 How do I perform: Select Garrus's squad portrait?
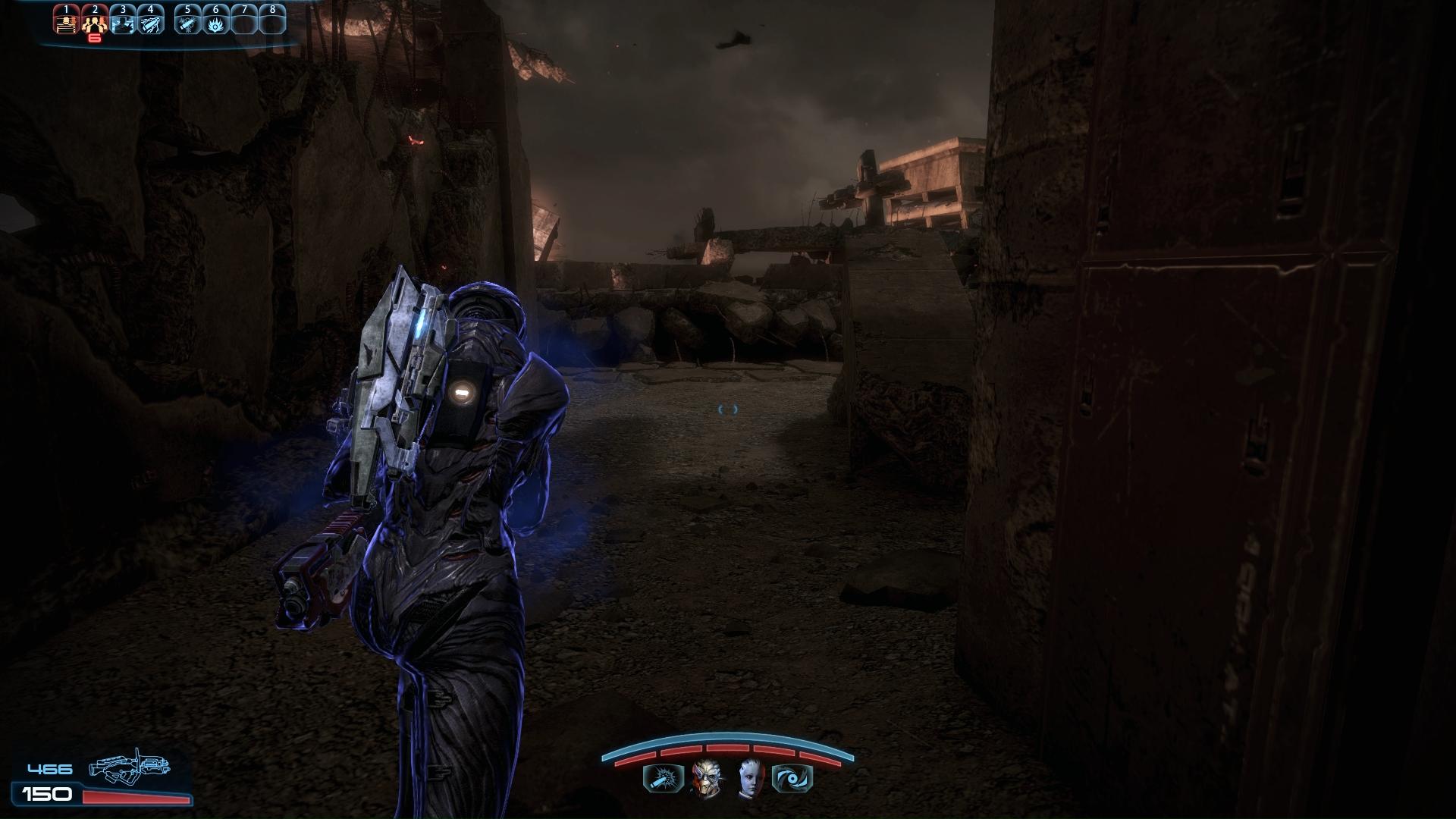pyautogui.click(x=705, y=778)
